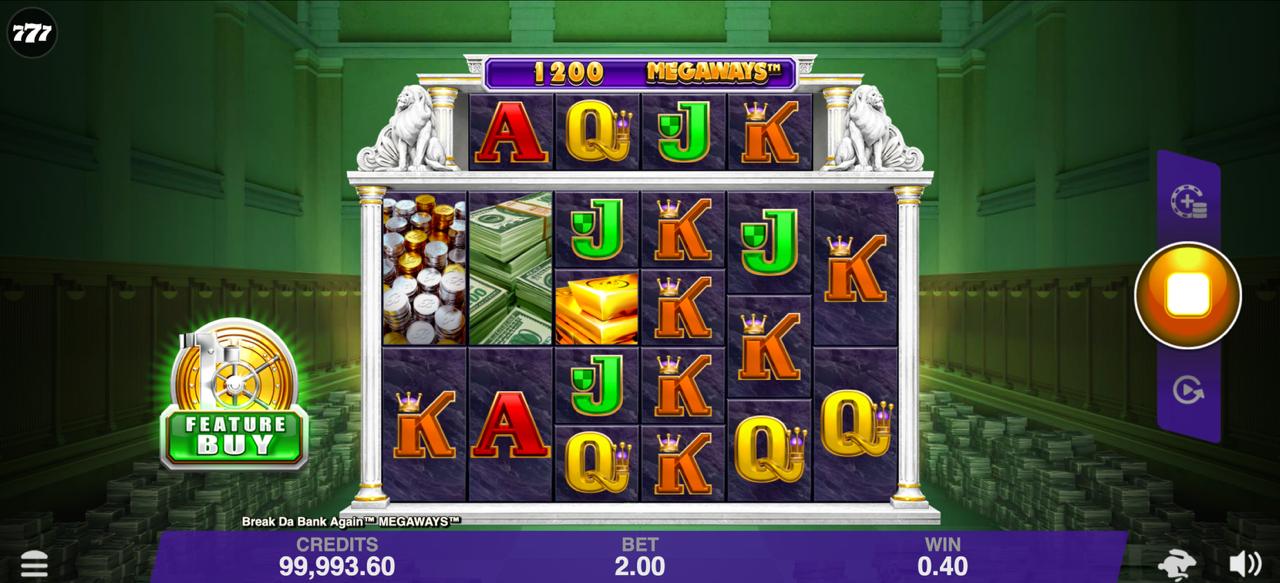Toggle the sound speaker icon
The width and height of the screenshot is (1280, 583).
(x=1243, y=563)
